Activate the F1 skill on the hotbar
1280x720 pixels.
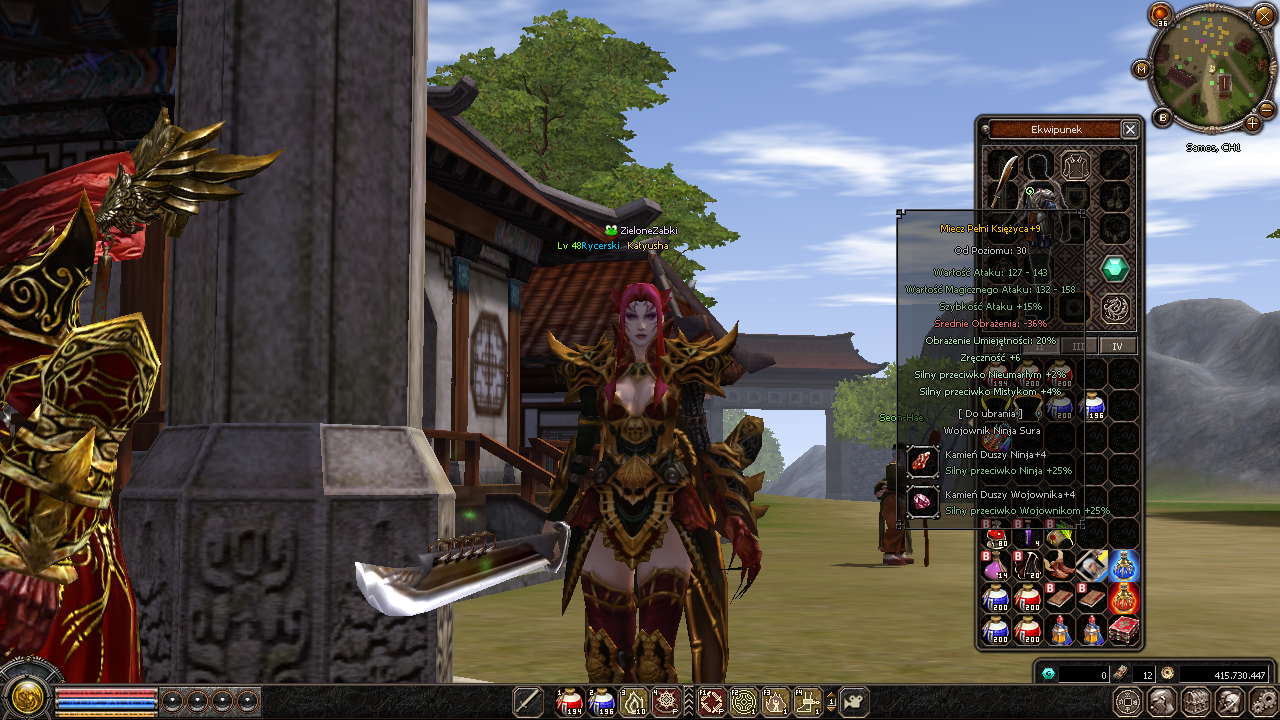(x=711, y=702)
